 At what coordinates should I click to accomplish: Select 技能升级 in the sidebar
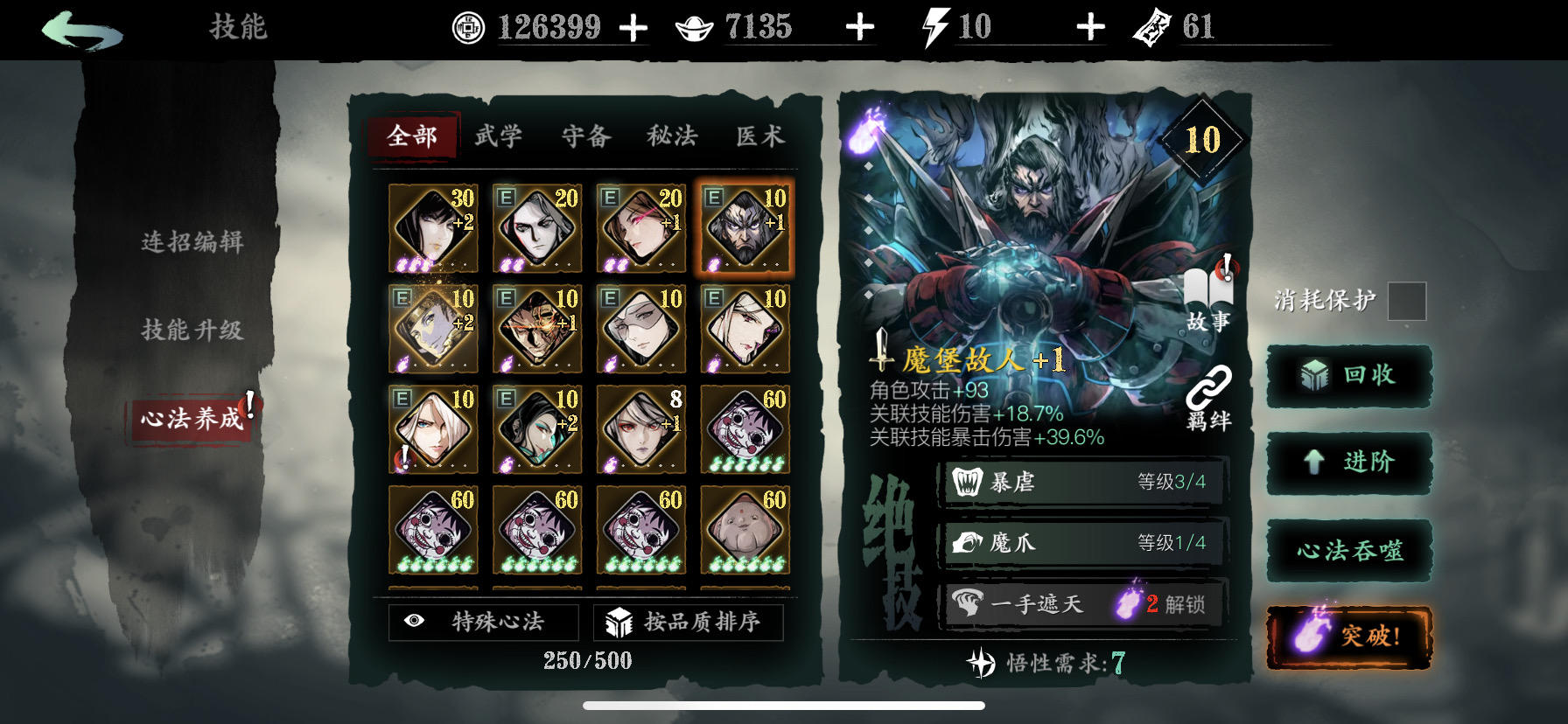coord(194,331)
